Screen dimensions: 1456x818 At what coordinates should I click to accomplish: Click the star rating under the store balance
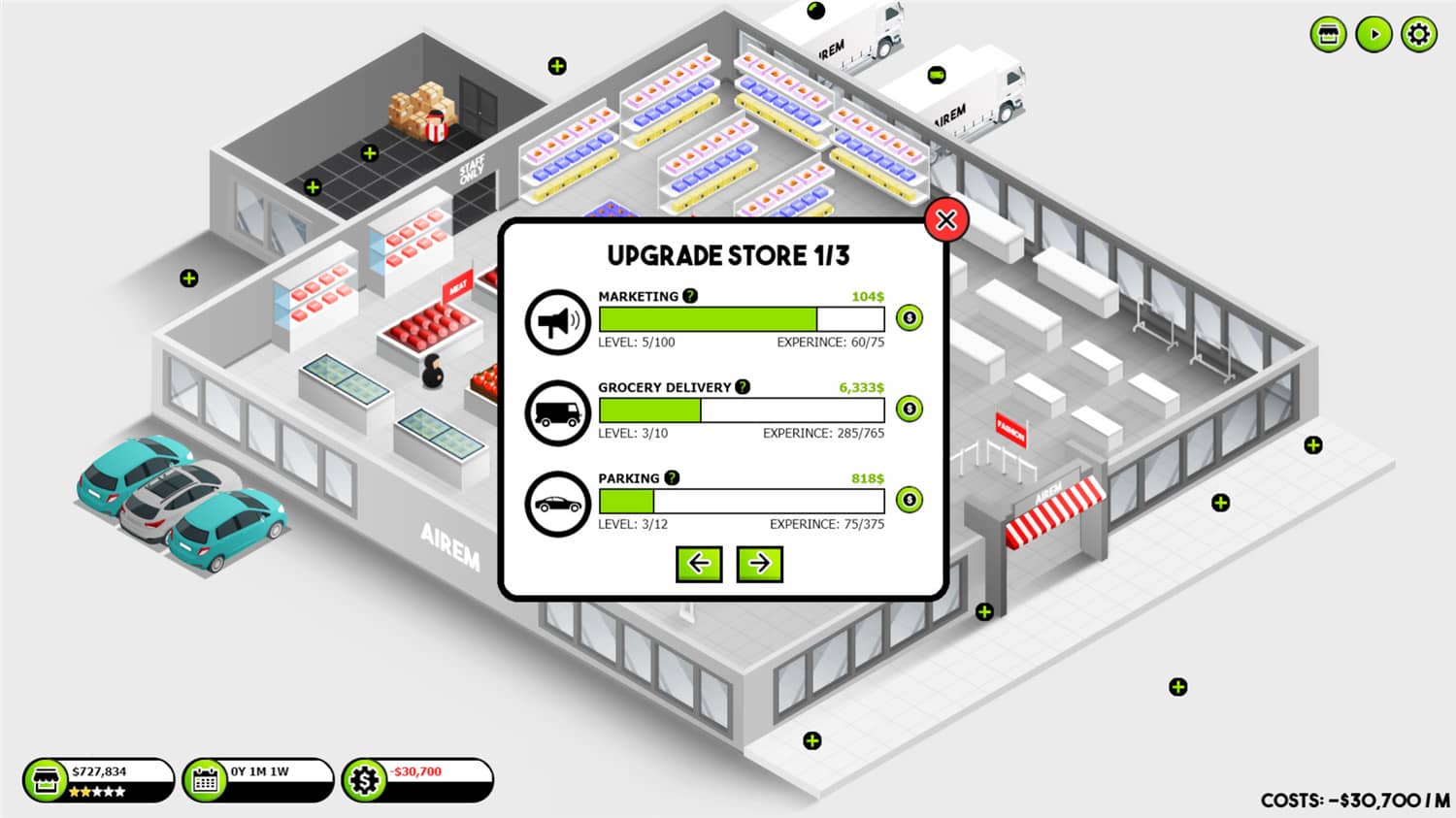[x=97, y=789]
